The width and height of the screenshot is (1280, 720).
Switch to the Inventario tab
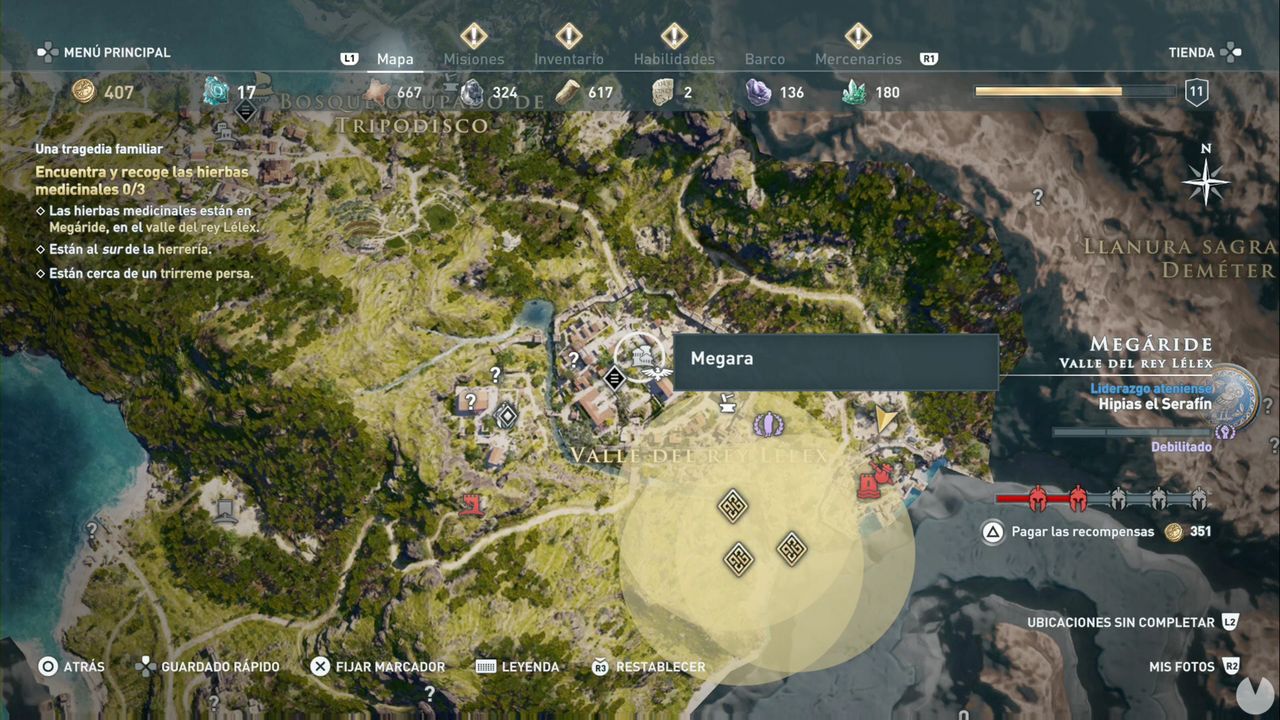(x=568, y=58)
